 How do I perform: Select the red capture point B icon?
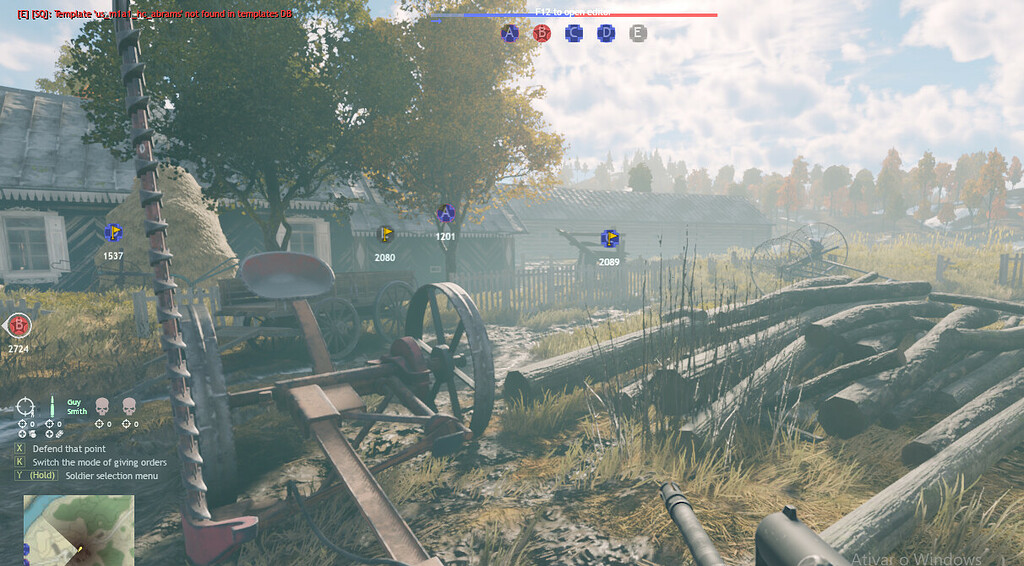coord(542,33)
